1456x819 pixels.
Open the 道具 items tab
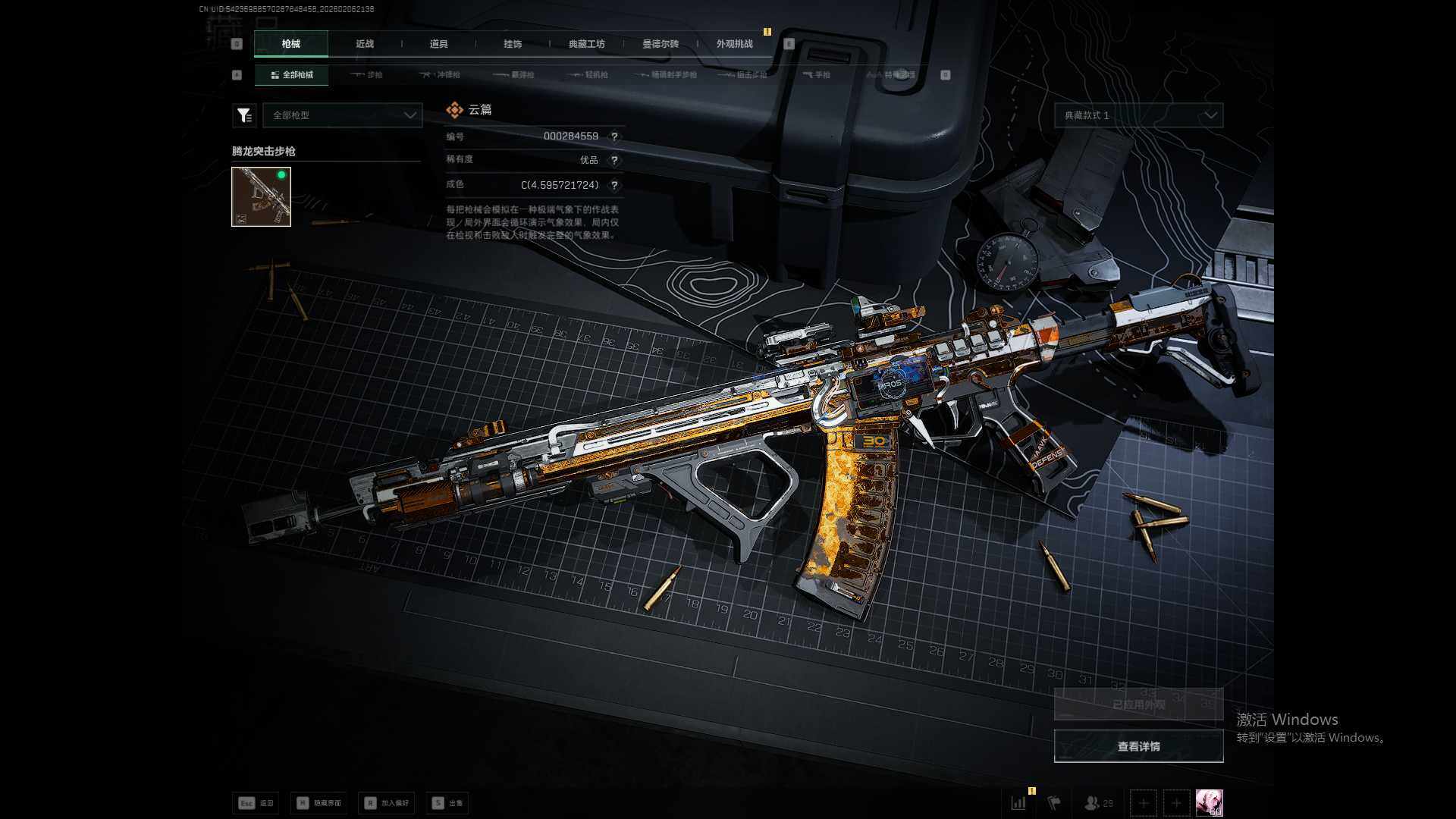(438, 44)
